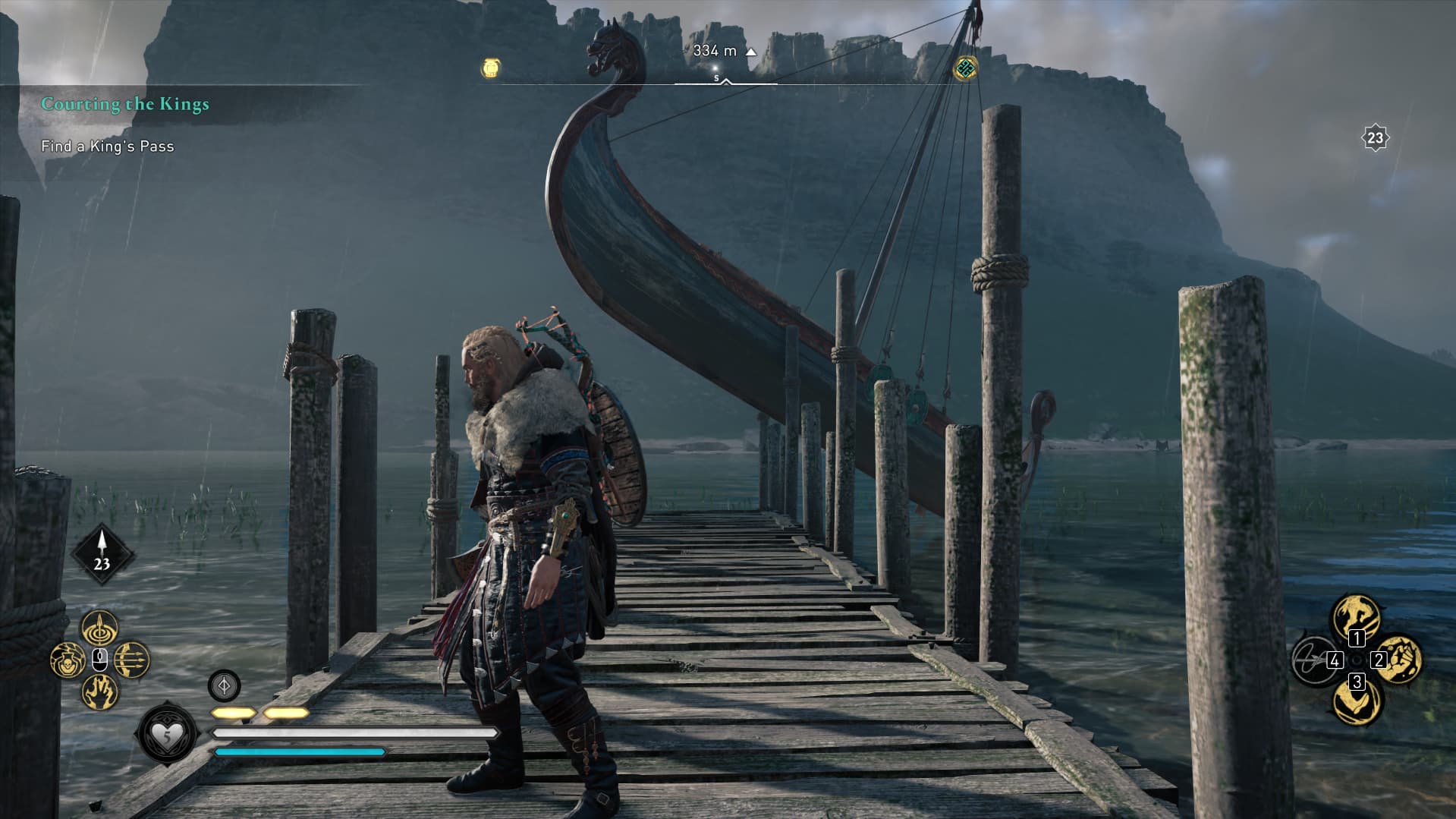Use the heart ration healing icon
Viewport: 1456px width, 819px height.
pos(166,734)
